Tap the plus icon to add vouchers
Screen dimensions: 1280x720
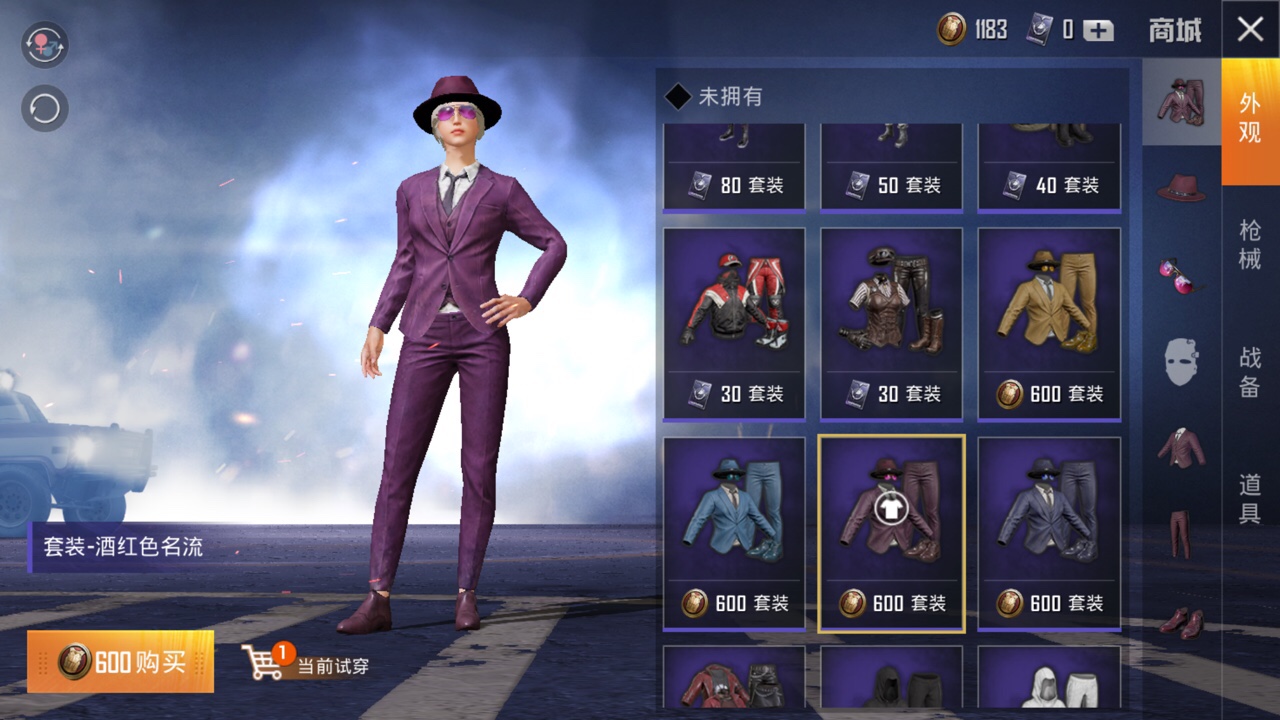1098,30
